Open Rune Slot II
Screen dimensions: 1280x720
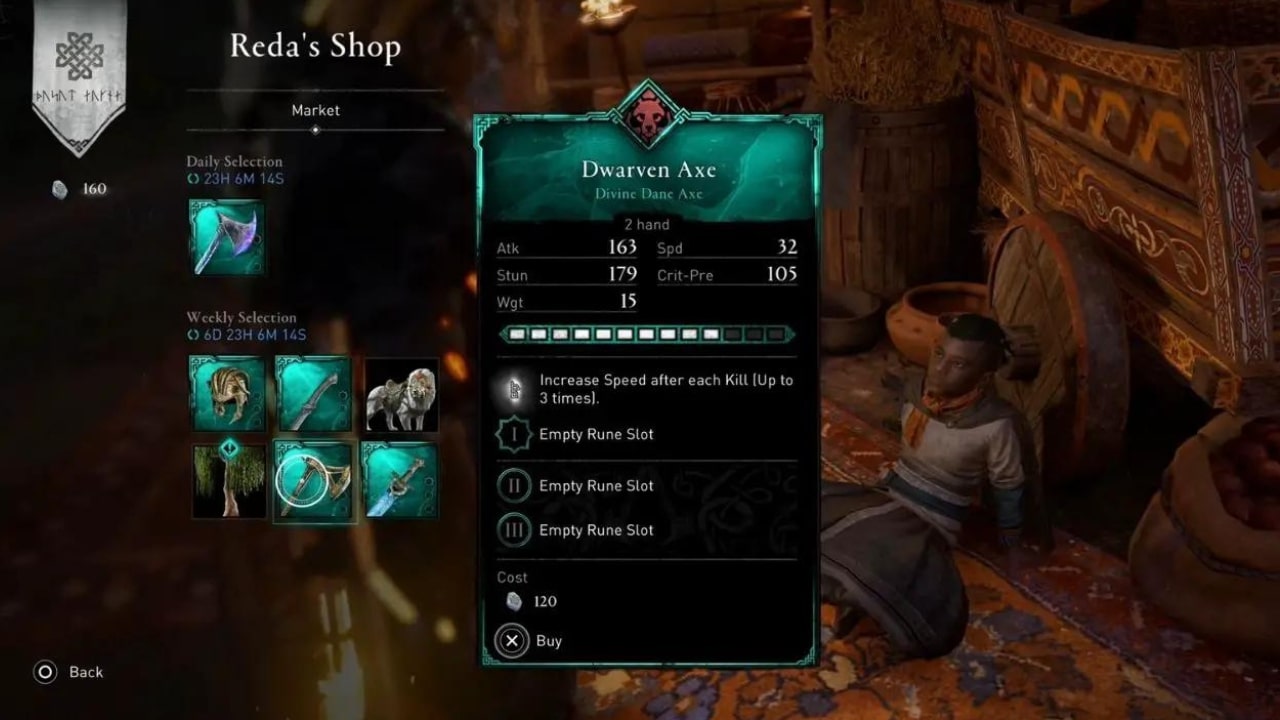(513, 485)
